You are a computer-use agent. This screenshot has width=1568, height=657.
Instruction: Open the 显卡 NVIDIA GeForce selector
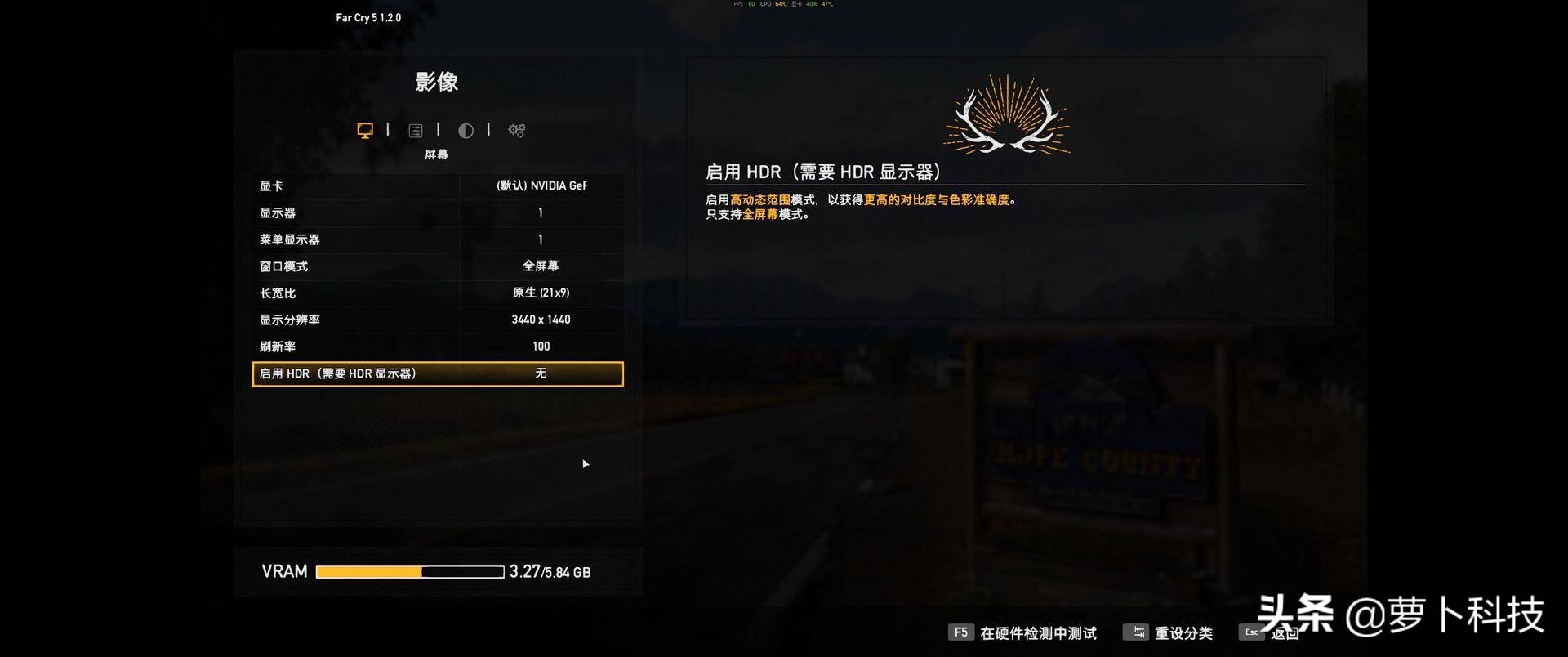[541, 185]
